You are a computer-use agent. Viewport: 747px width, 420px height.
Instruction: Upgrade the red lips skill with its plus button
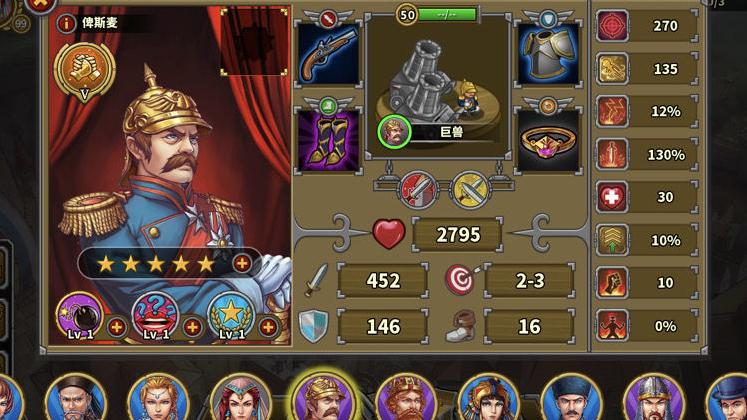pyautogui.click(x=193, y=327)
